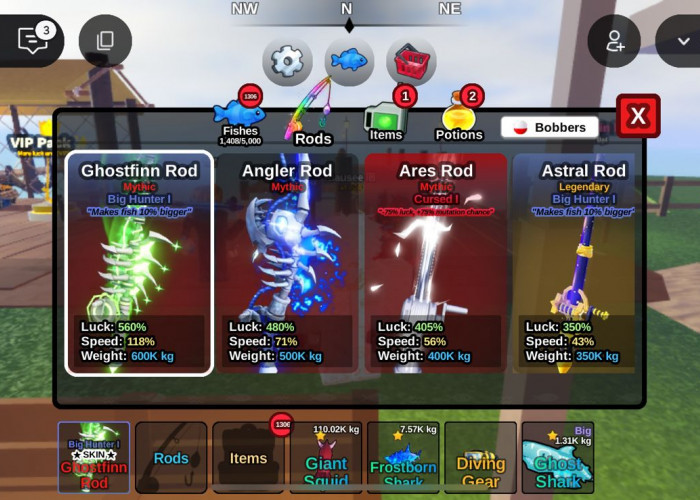Open the Roblox chat button
Viewport: 700px width, 500px height.
[32, 40]
